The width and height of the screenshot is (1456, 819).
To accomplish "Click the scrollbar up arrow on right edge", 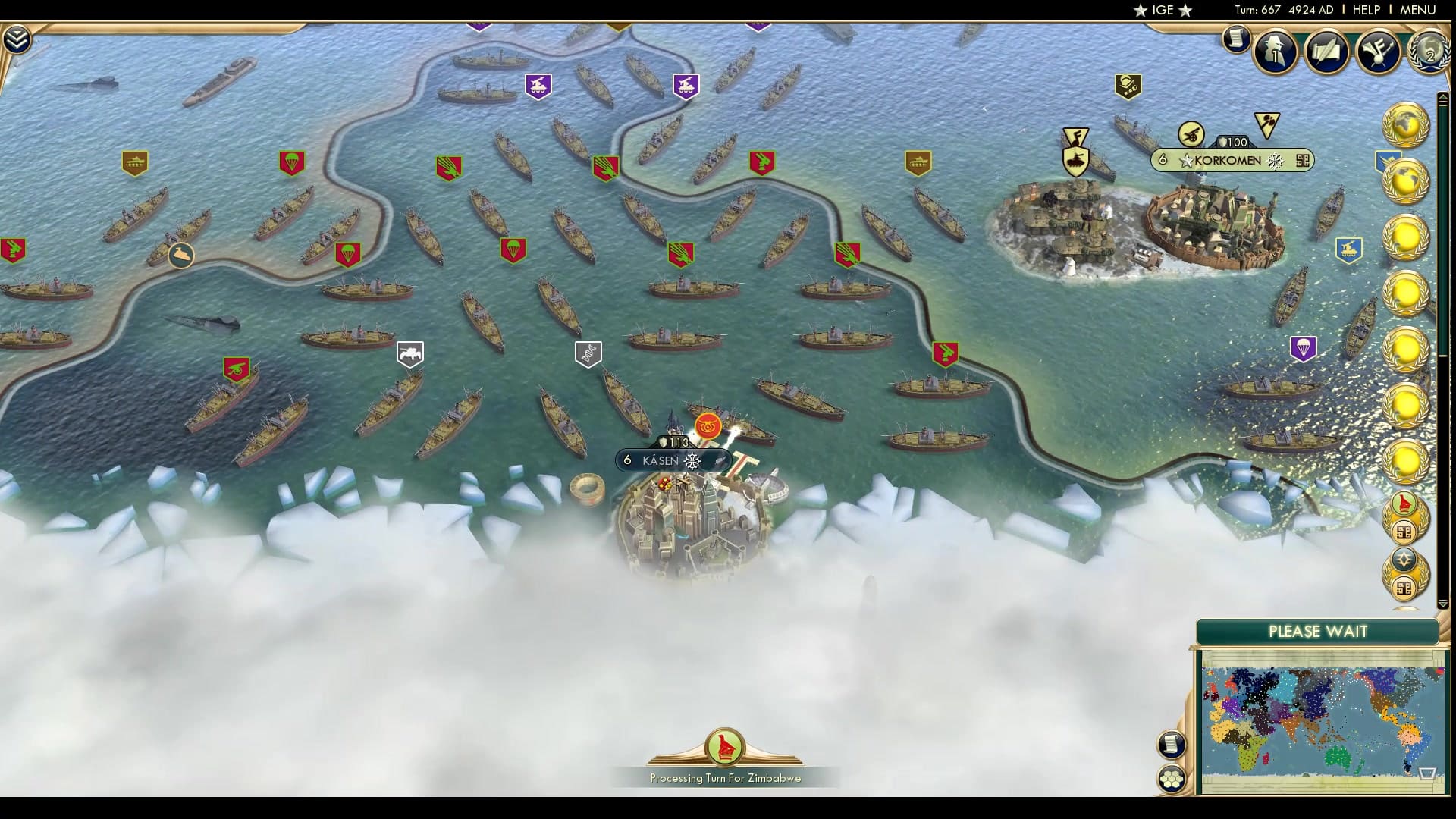I will [x=1444, y=97].
